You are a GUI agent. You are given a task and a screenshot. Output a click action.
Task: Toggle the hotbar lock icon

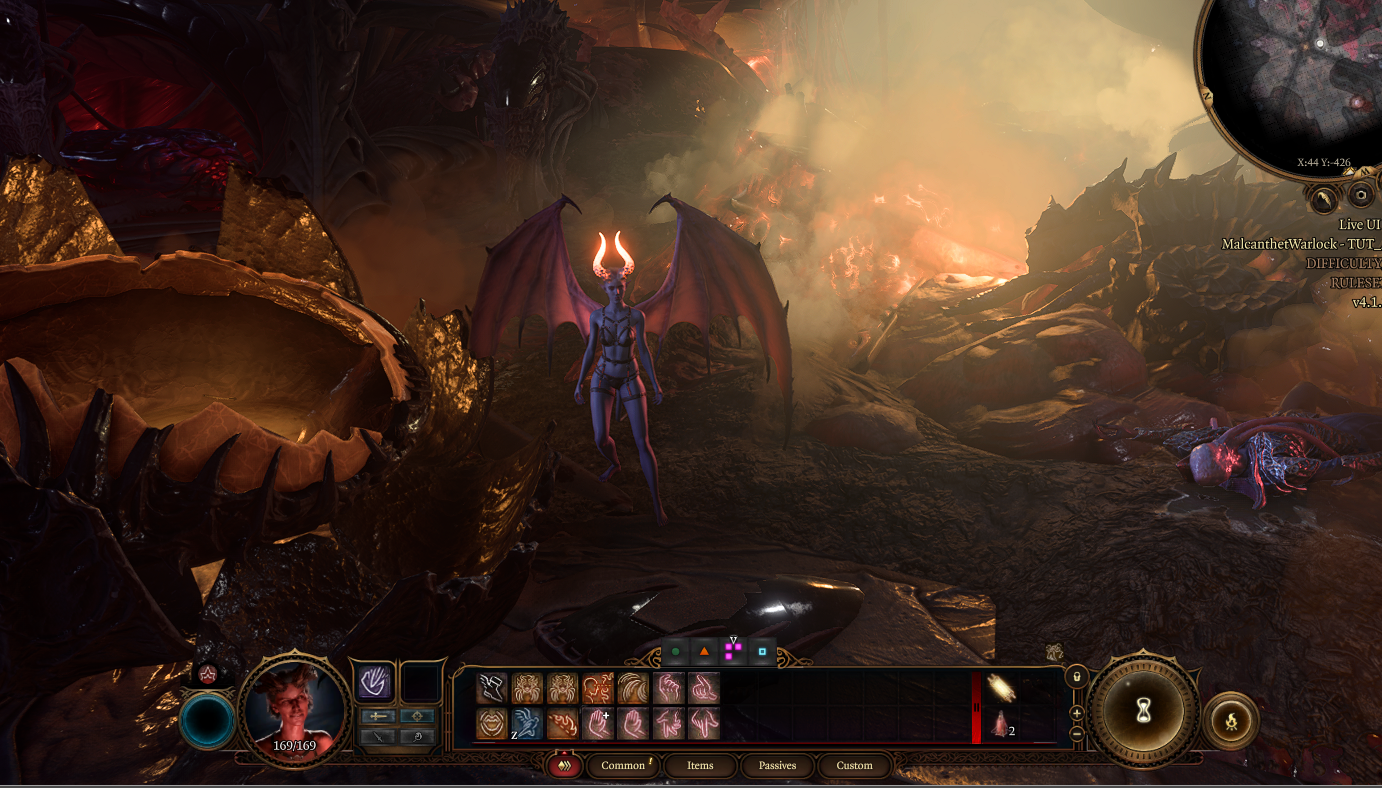pos(1077,677)
